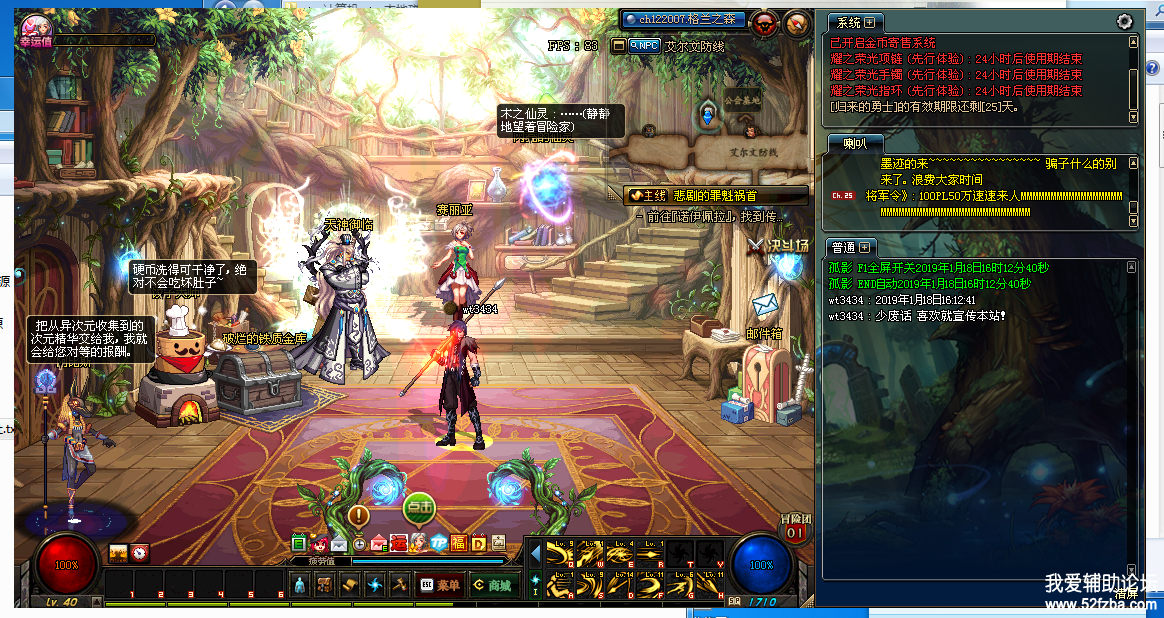
Task: Open the 商城 shop button
Action: (492, 585)
